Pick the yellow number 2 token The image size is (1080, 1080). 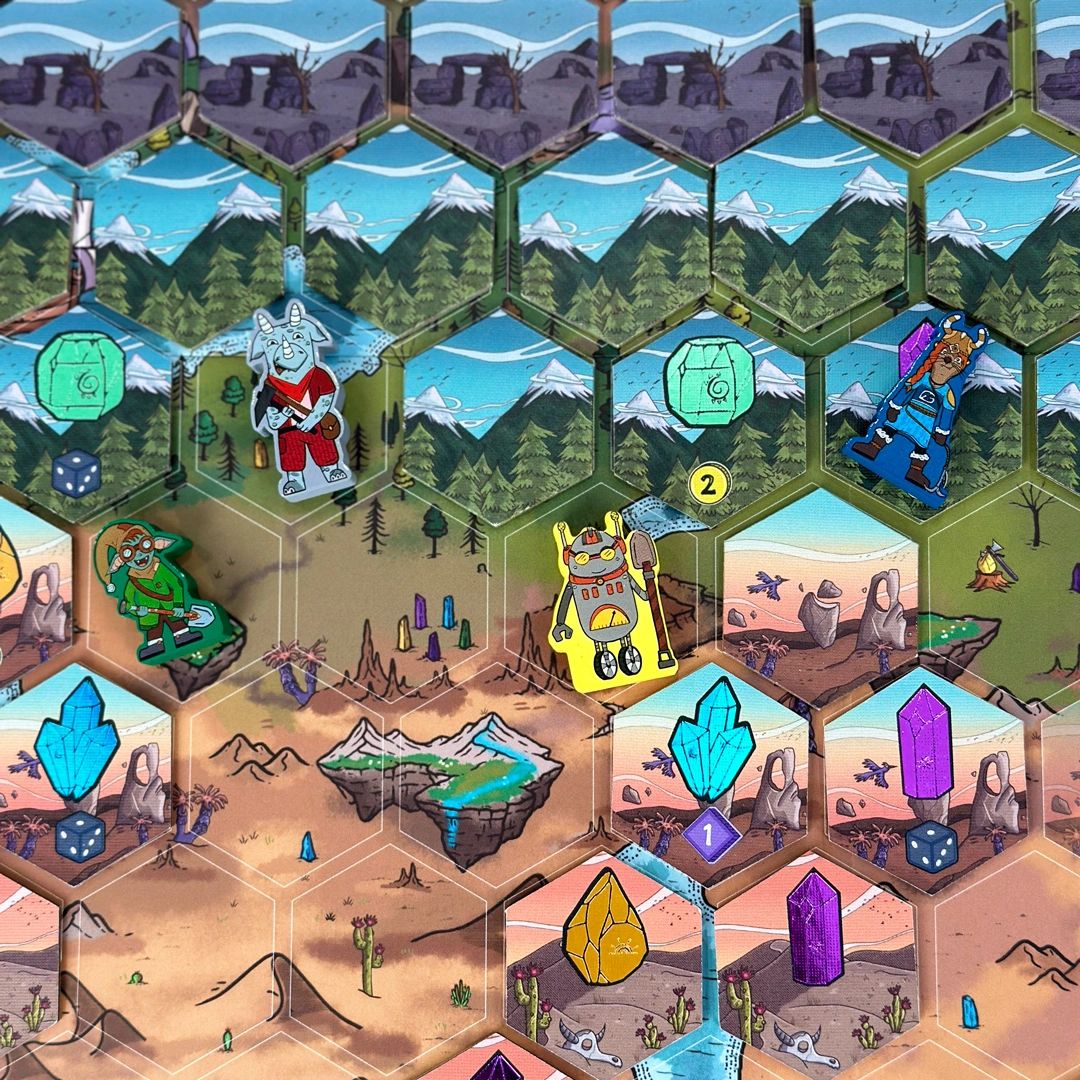point(708,486)
